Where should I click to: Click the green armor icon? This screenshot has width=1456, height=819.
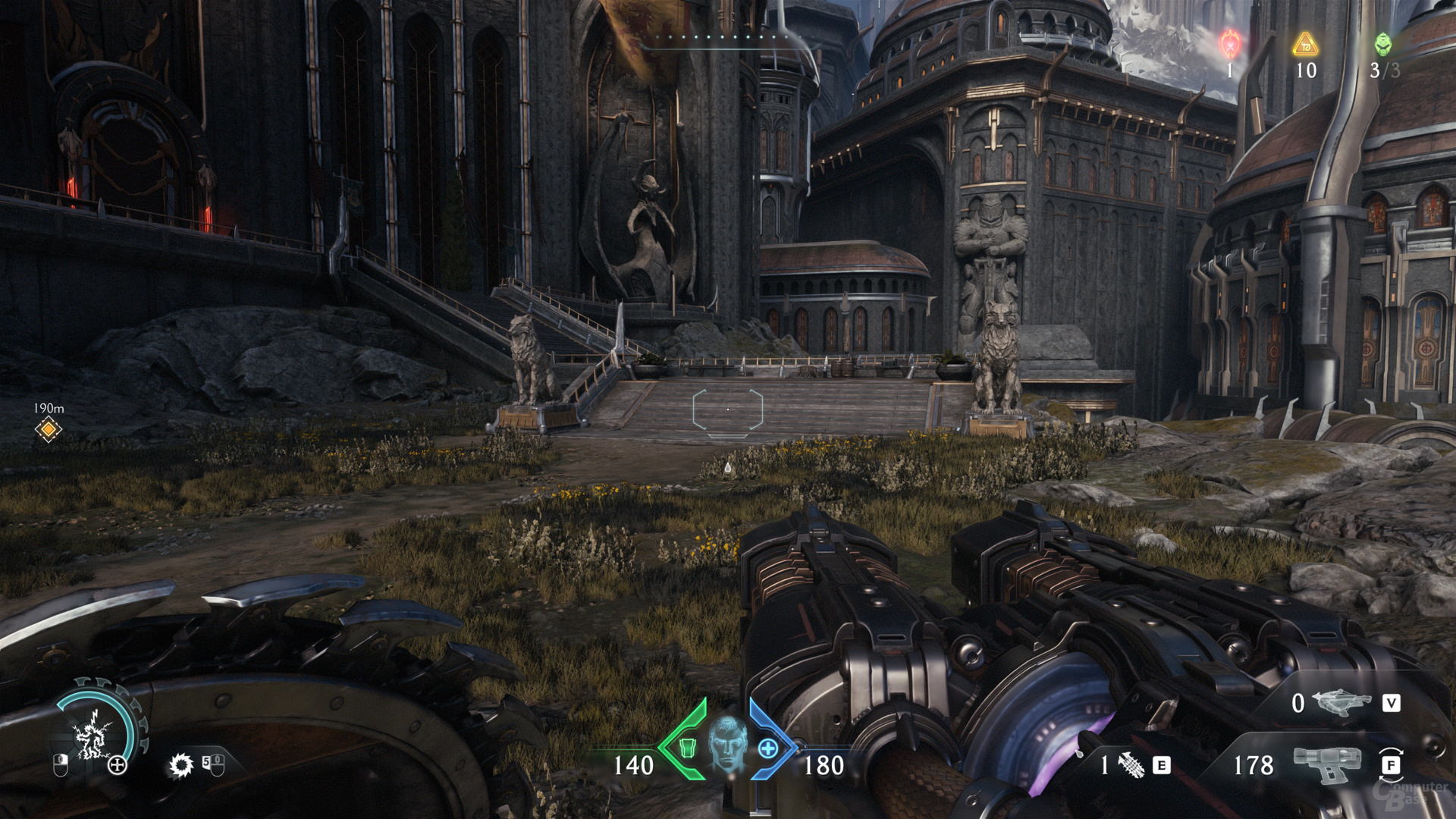687,748
